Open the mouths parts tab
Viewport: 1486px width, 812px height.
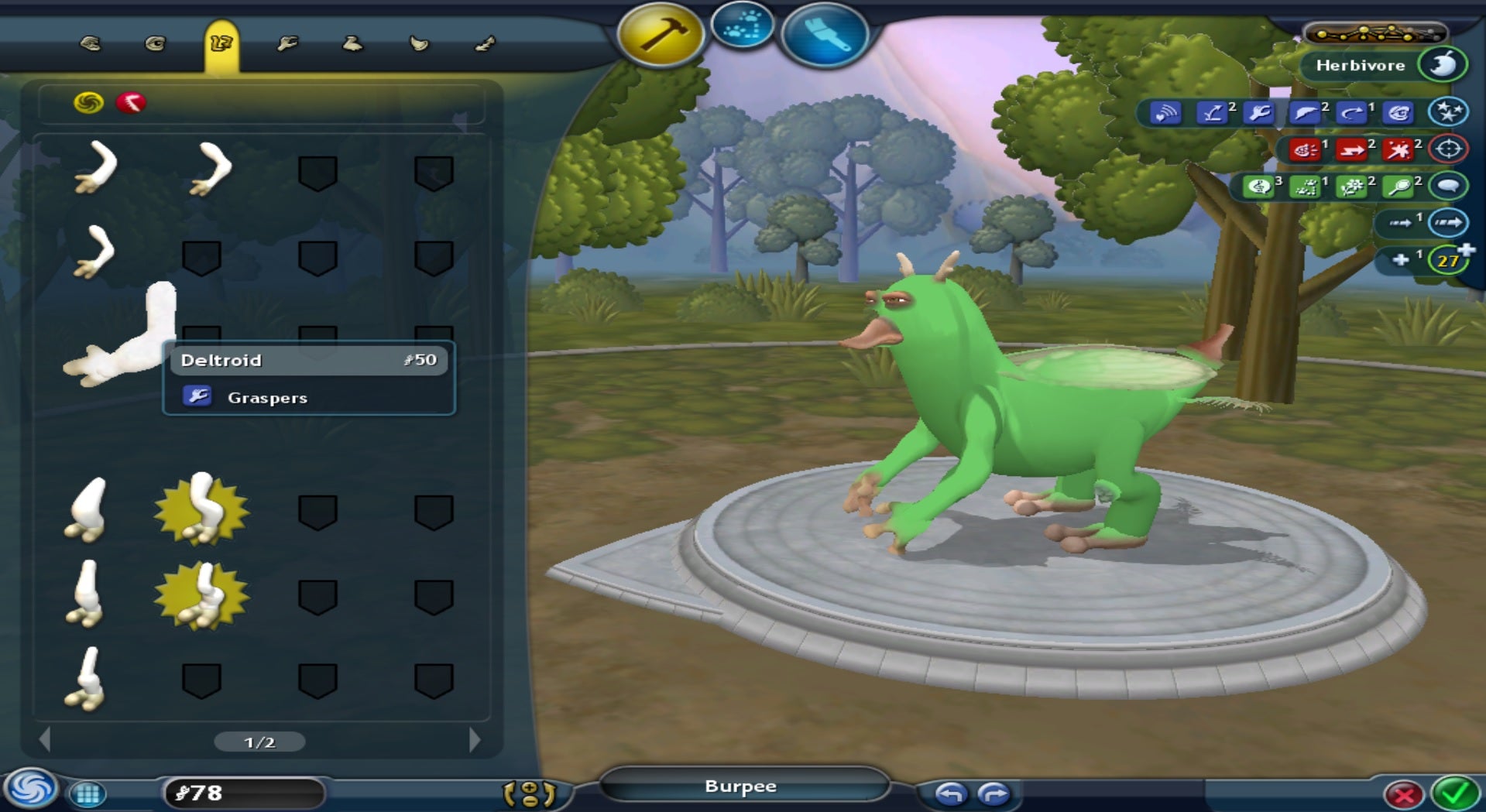click(90, 44)
